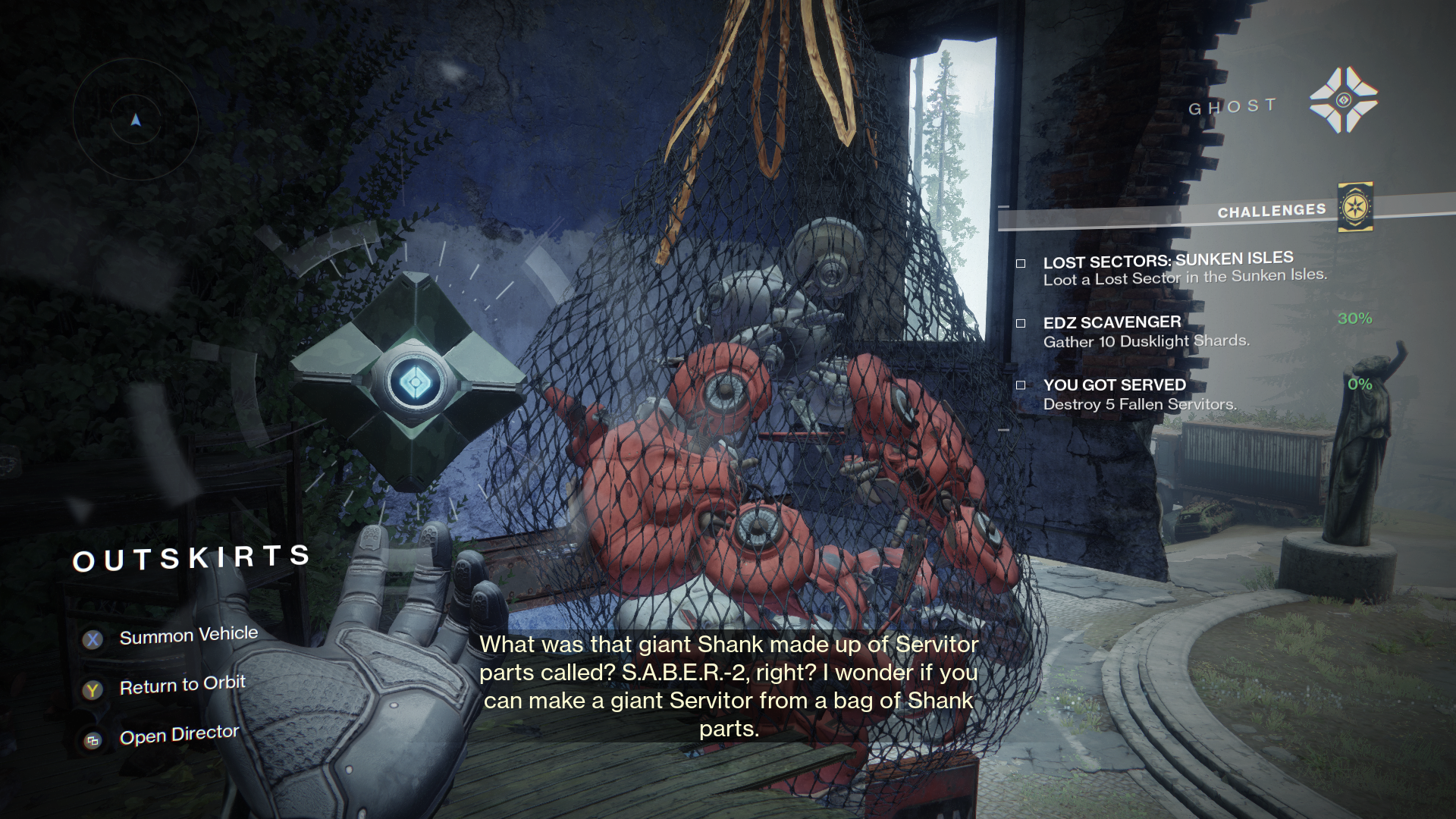Click the white Ghost emblem icon
The height and width of the screenshot is (819, 1456).
tap(1343, 100)
